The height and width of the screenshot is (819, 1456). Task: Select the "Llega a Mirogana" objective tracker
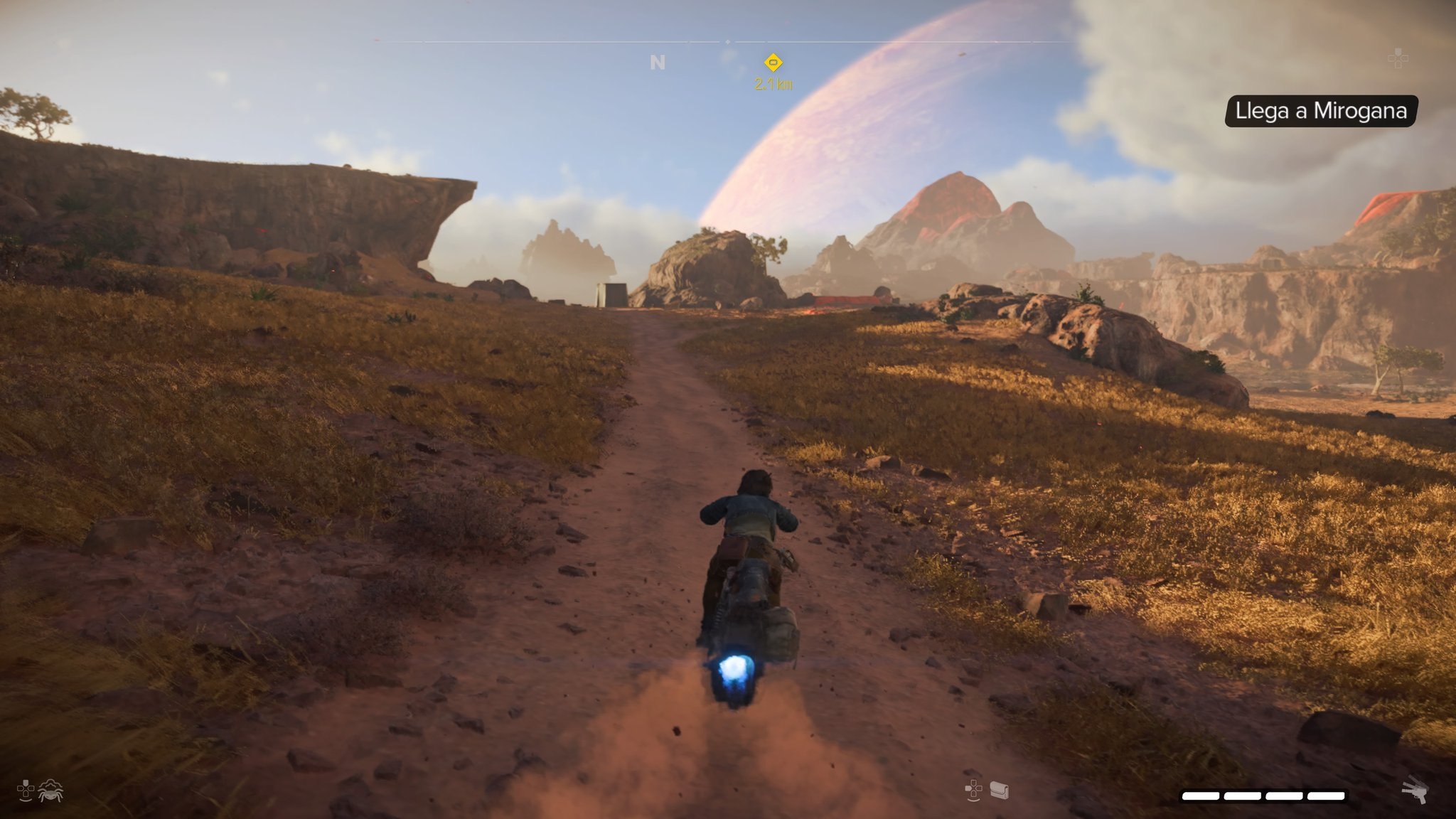[x=1321, y=111]
